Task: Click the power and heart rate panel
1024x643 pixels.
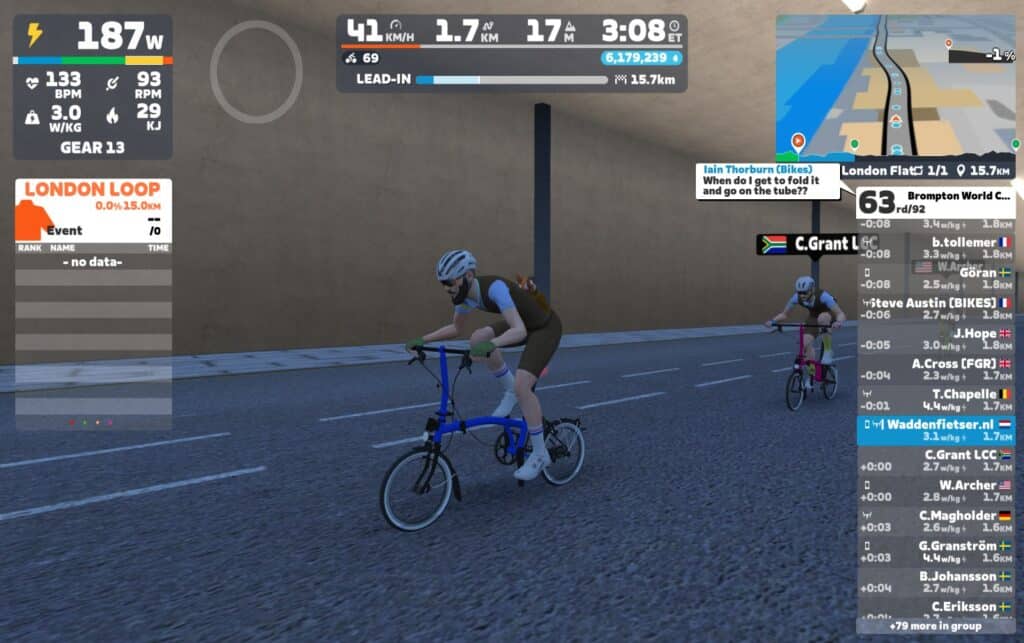Action: [x=92, y=87]
